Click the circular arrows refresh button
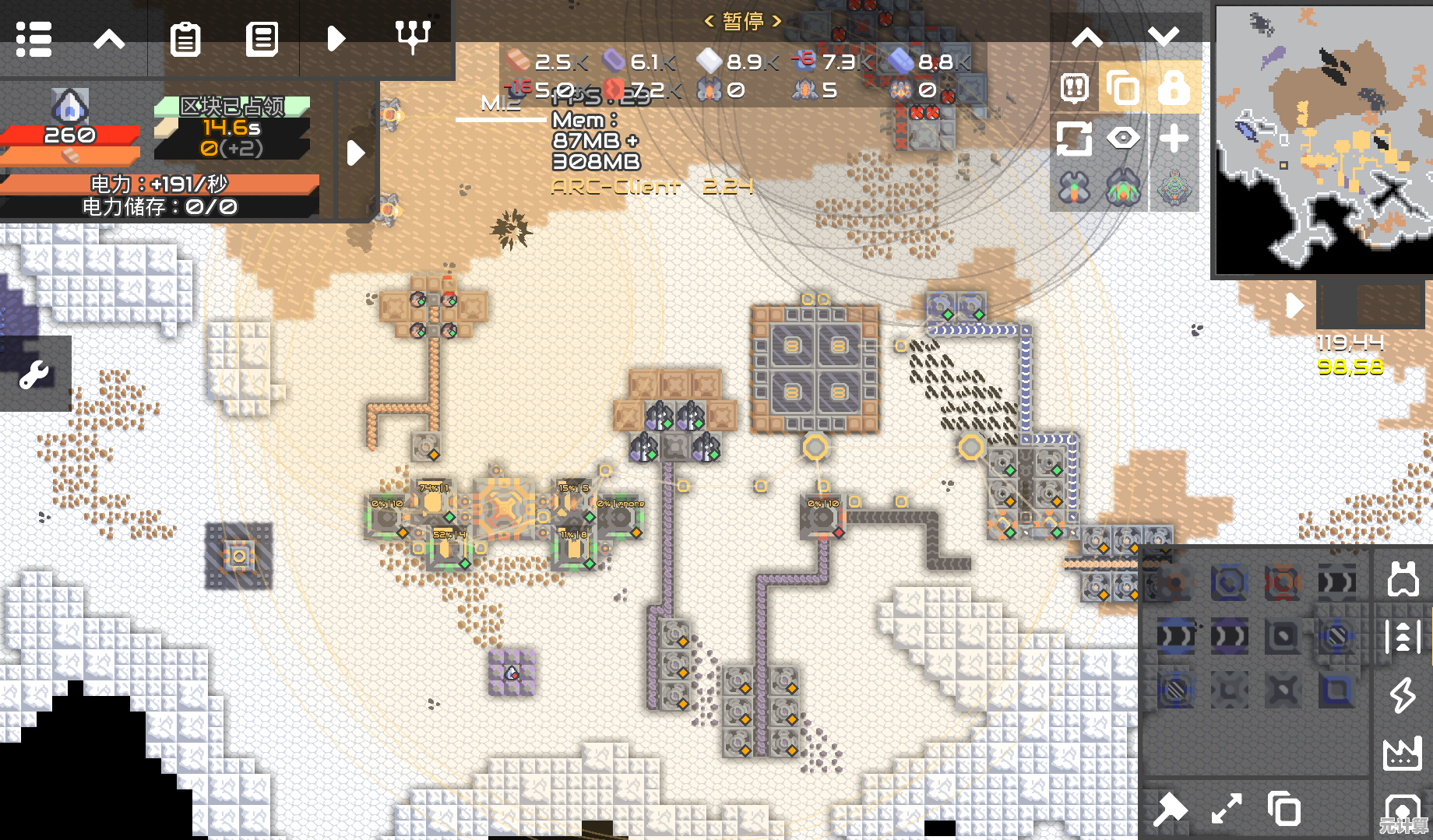The height and width of the screenshot is (840, 1433). coord(1073,139)
